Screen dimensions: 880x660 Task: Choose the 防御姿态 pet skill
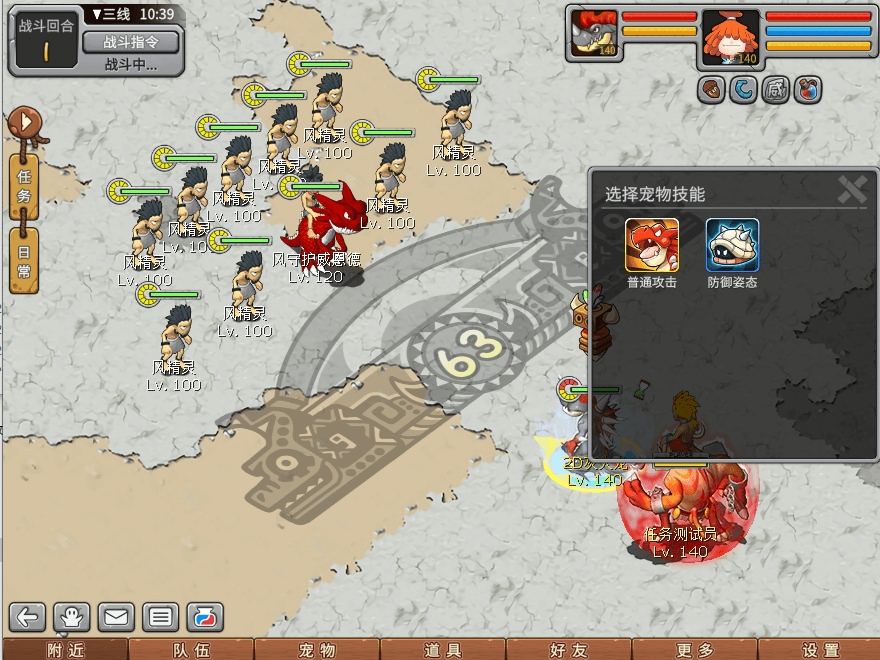tap(733, 245)
